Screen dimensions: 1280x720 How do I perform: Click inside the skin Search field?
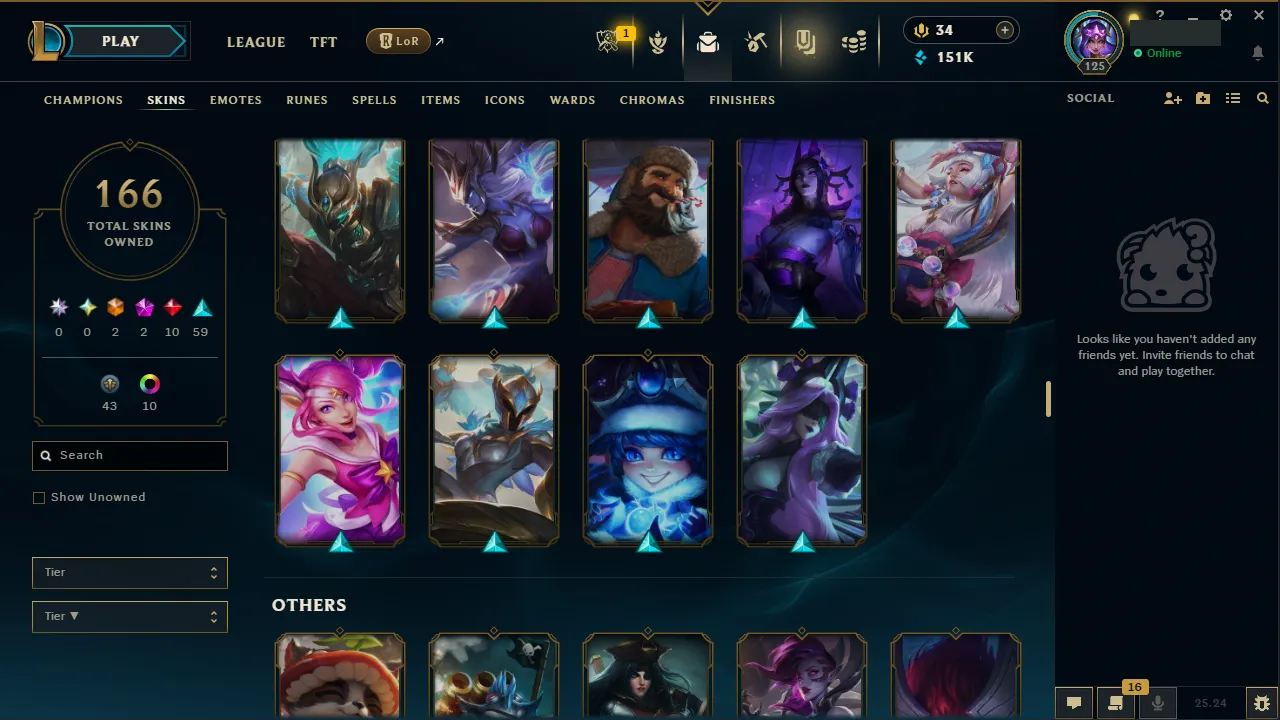[129, 455]
